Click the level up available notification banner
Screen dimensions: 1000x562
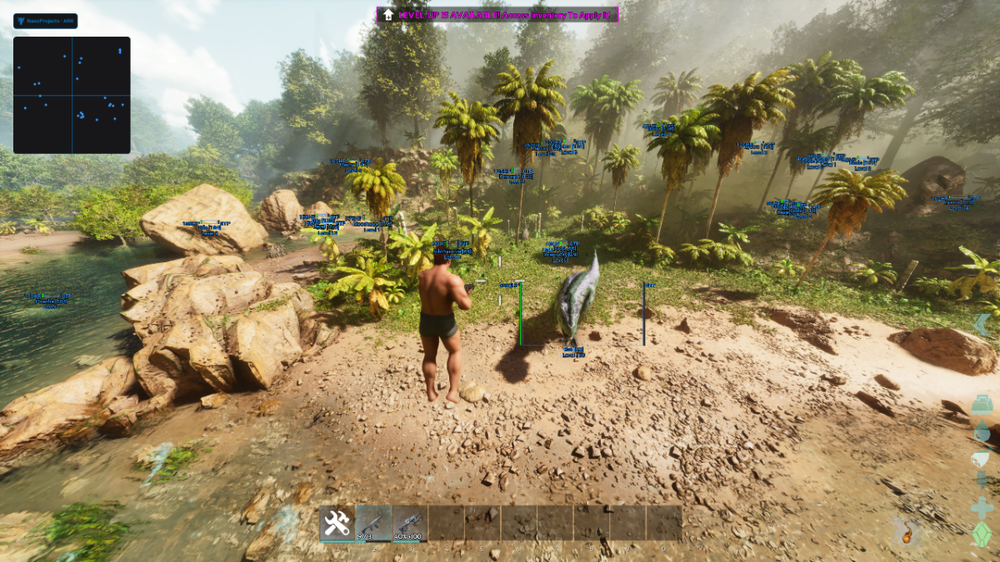[497, 15]
